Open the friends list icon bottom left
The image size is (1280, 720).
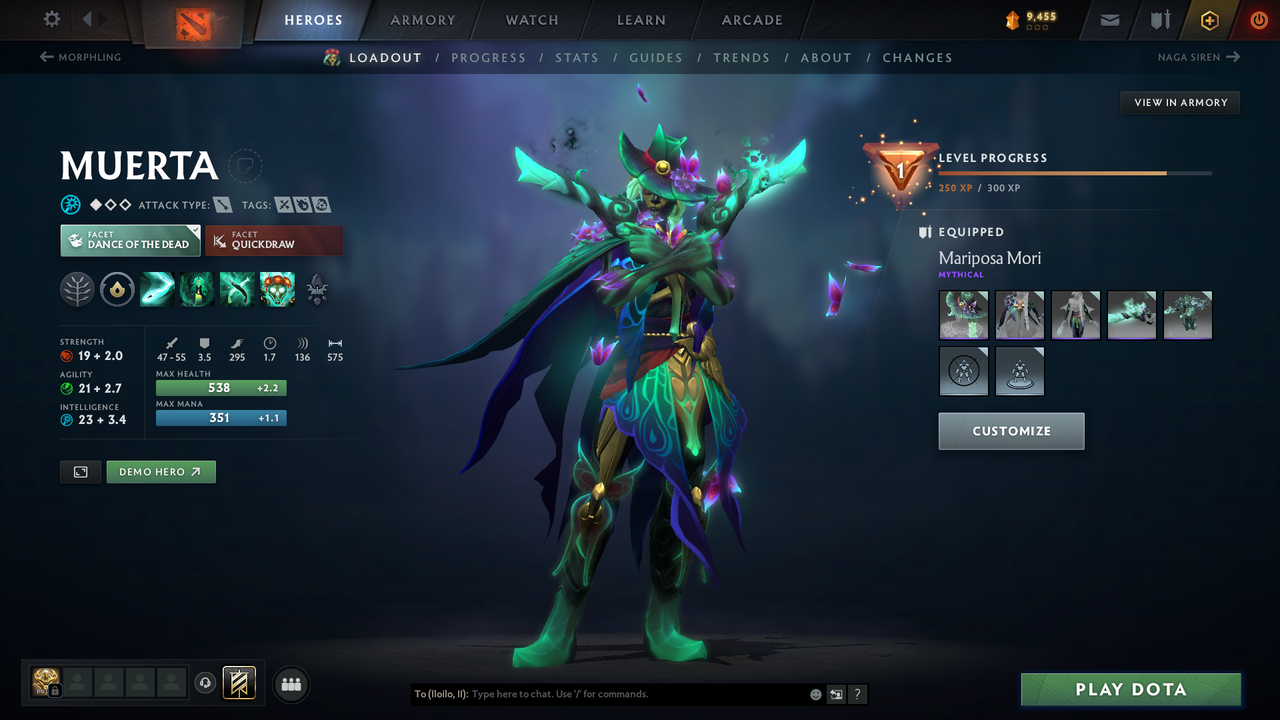point(290,685)
